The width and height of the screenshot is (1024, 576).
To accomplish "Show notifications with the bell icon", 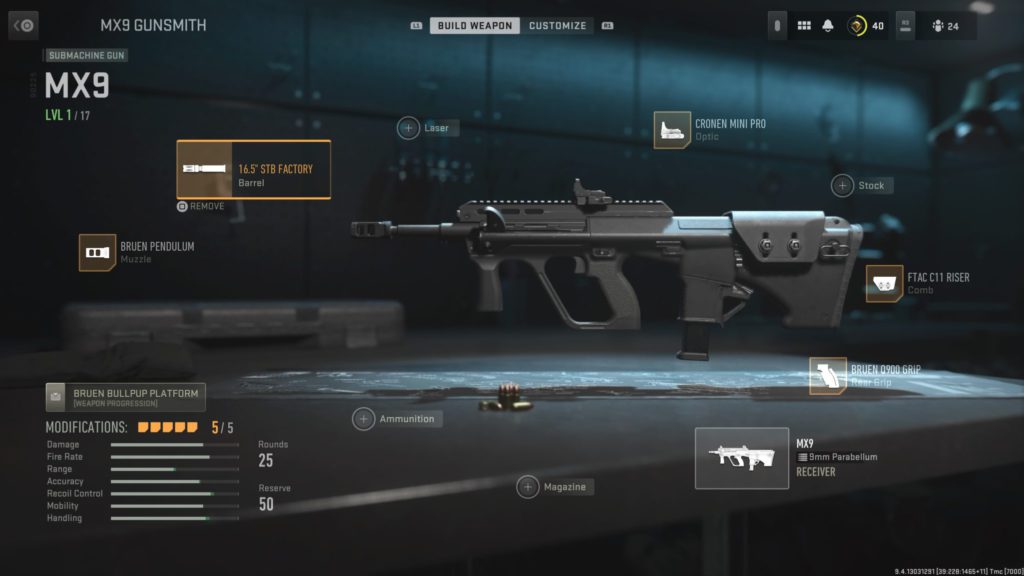I will tap(829, 26).
